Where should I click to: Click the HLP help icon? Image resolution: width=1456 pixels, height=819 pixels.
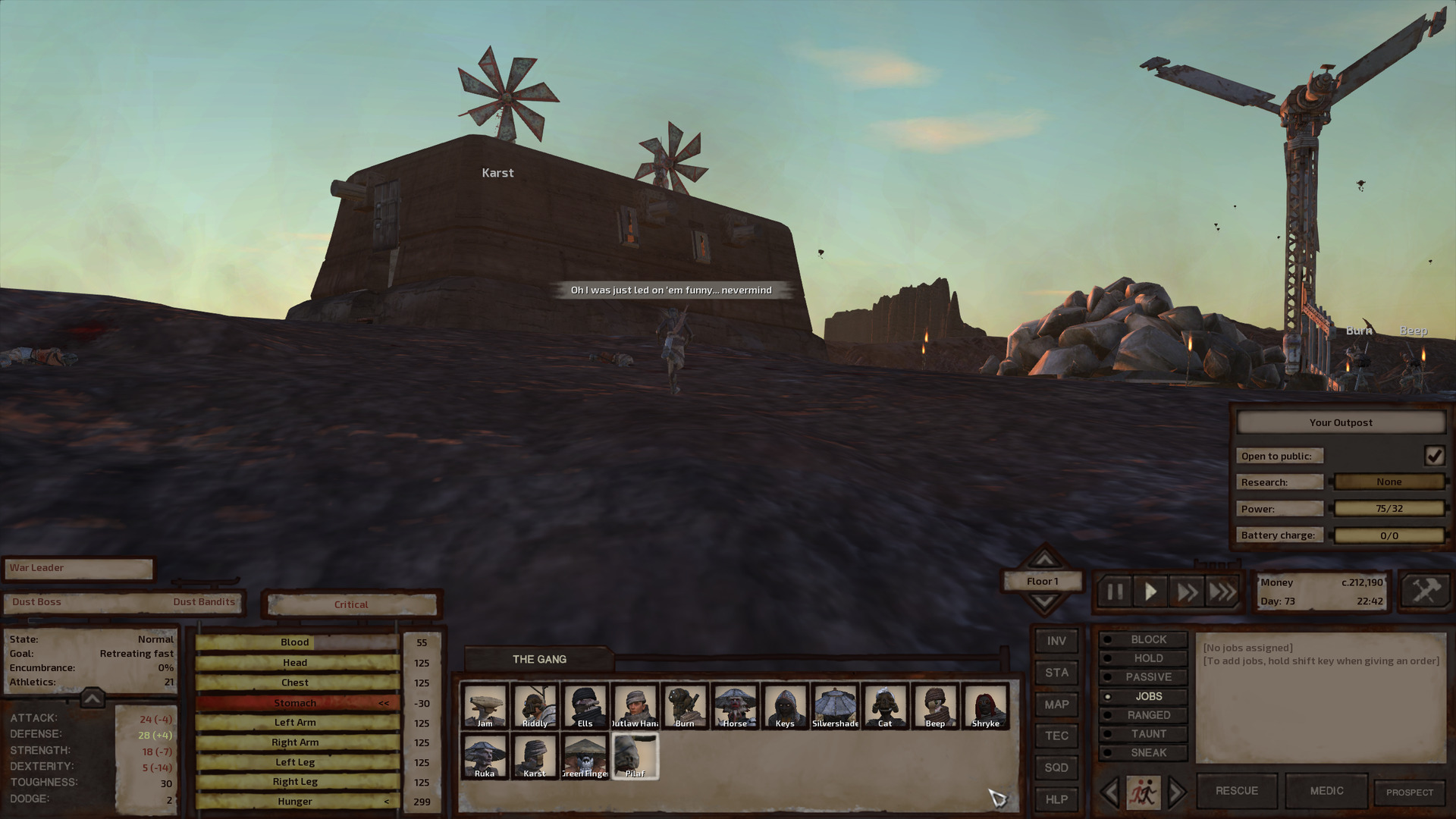1056,800
